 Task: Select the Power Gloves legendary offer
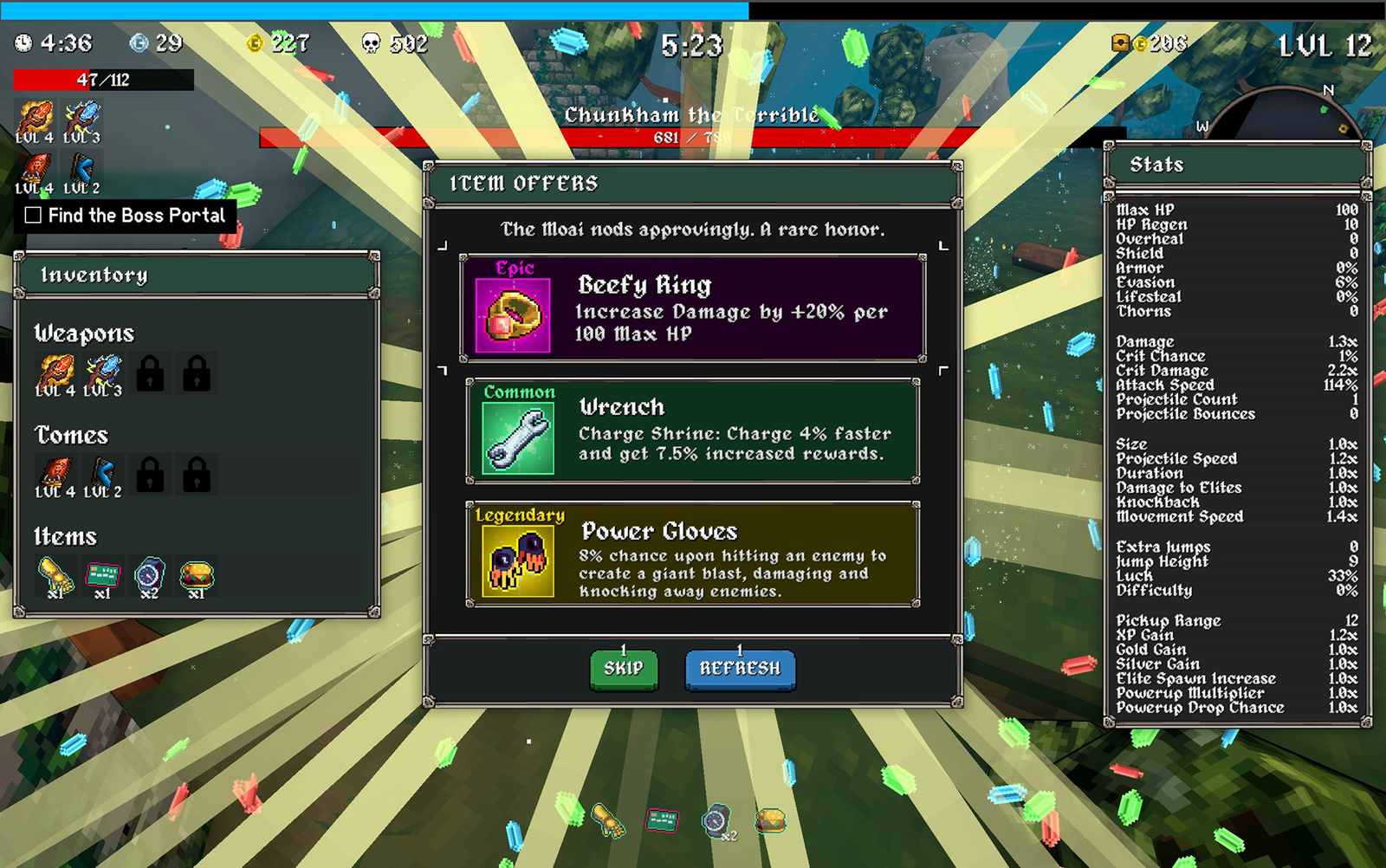692,554
